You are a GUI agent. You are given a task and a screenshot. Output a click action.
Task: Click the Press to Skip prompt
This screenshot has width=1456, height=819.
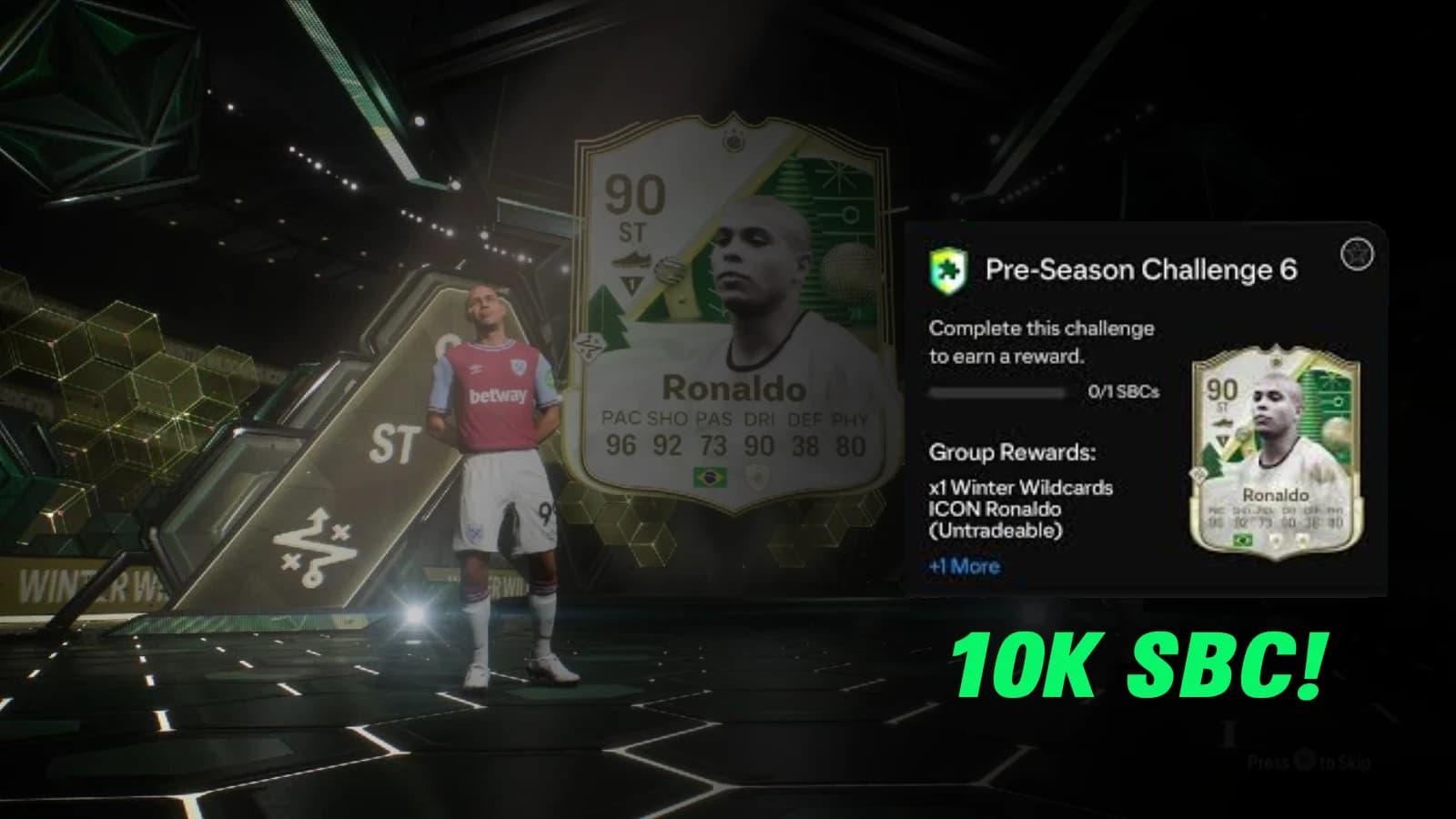click(x=1310, y=761)
